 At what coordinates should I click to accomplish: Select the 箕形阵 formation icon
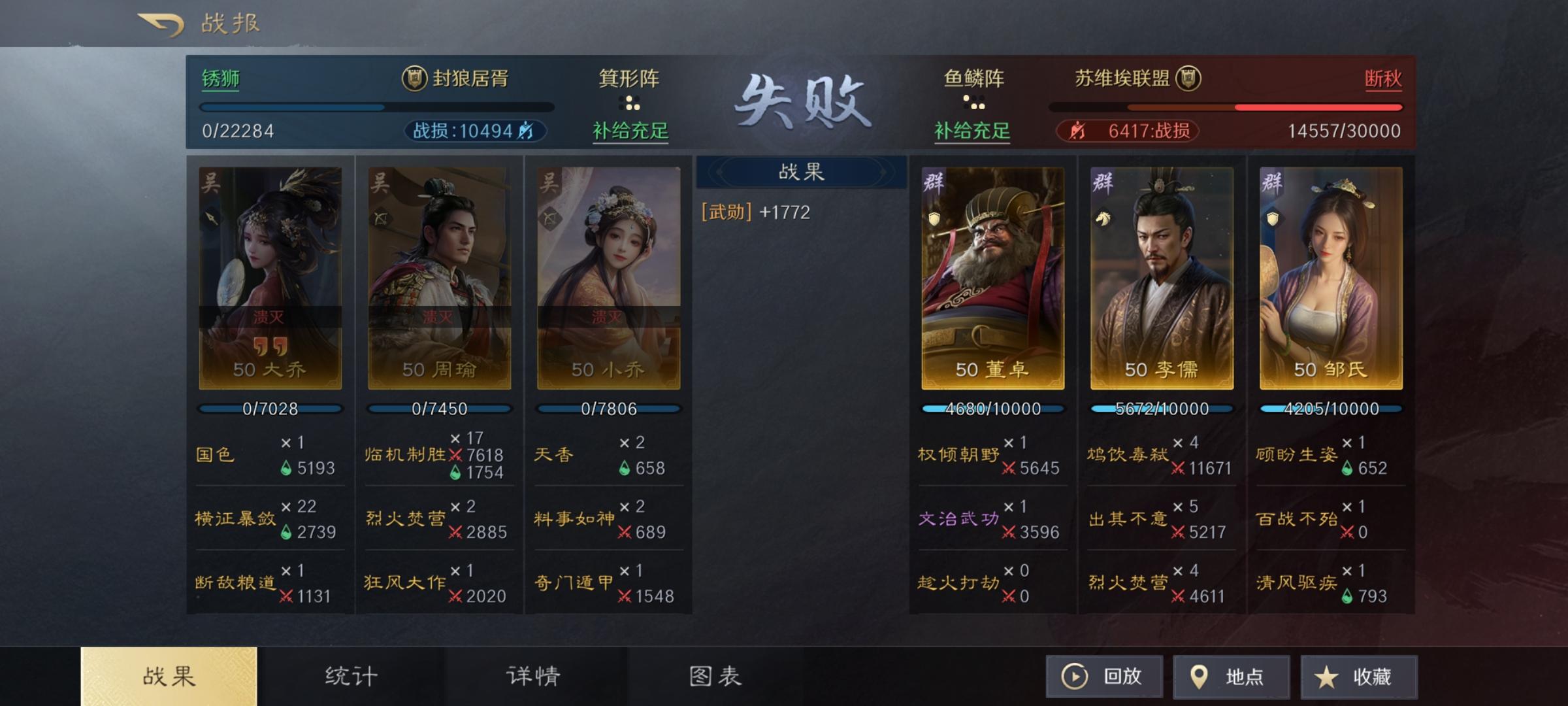tap(629, 103)
